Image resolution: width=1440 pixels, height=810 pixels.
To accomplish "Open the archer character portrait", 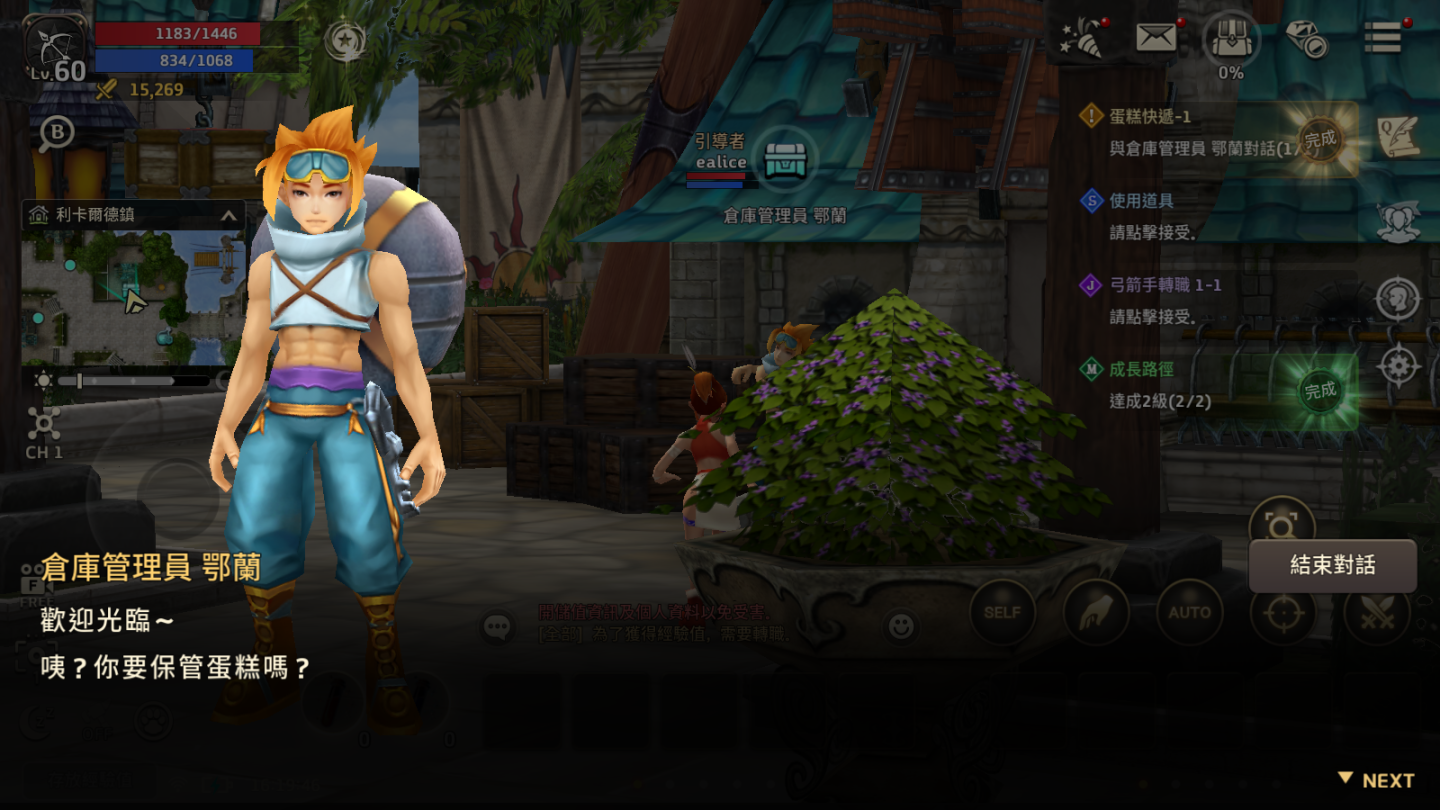I will click(57, 48).
